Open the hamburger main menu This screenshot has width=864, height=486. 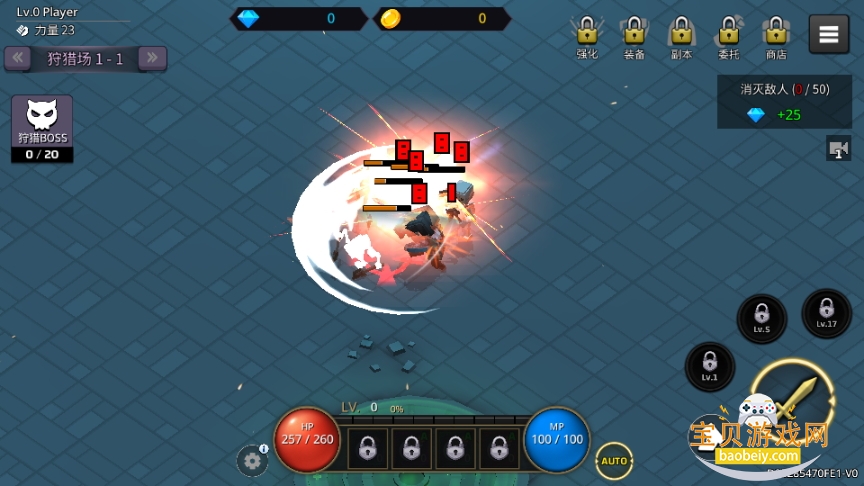tap(828, 34)
